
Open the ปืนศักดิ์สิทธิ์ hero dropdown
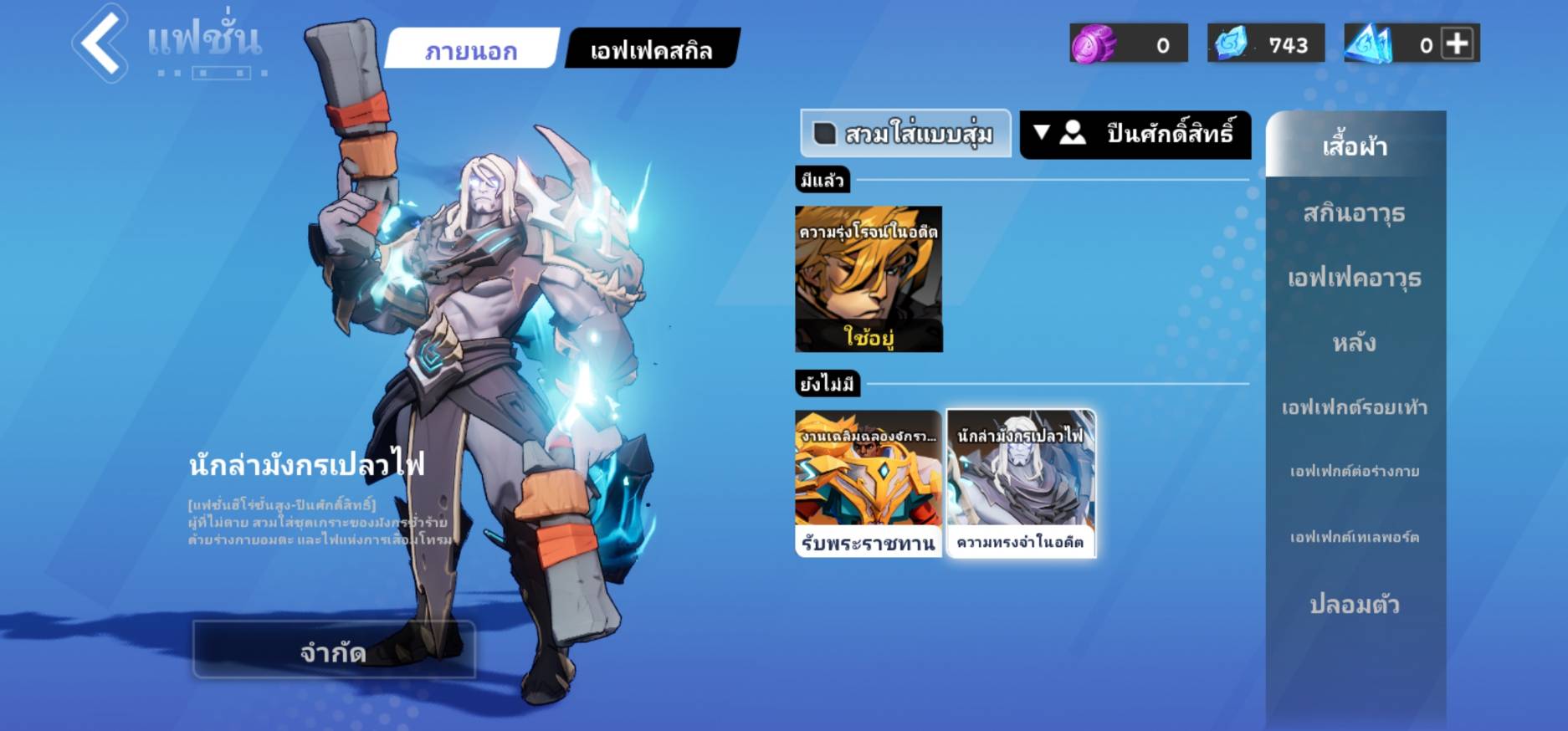coord(1135,134)
